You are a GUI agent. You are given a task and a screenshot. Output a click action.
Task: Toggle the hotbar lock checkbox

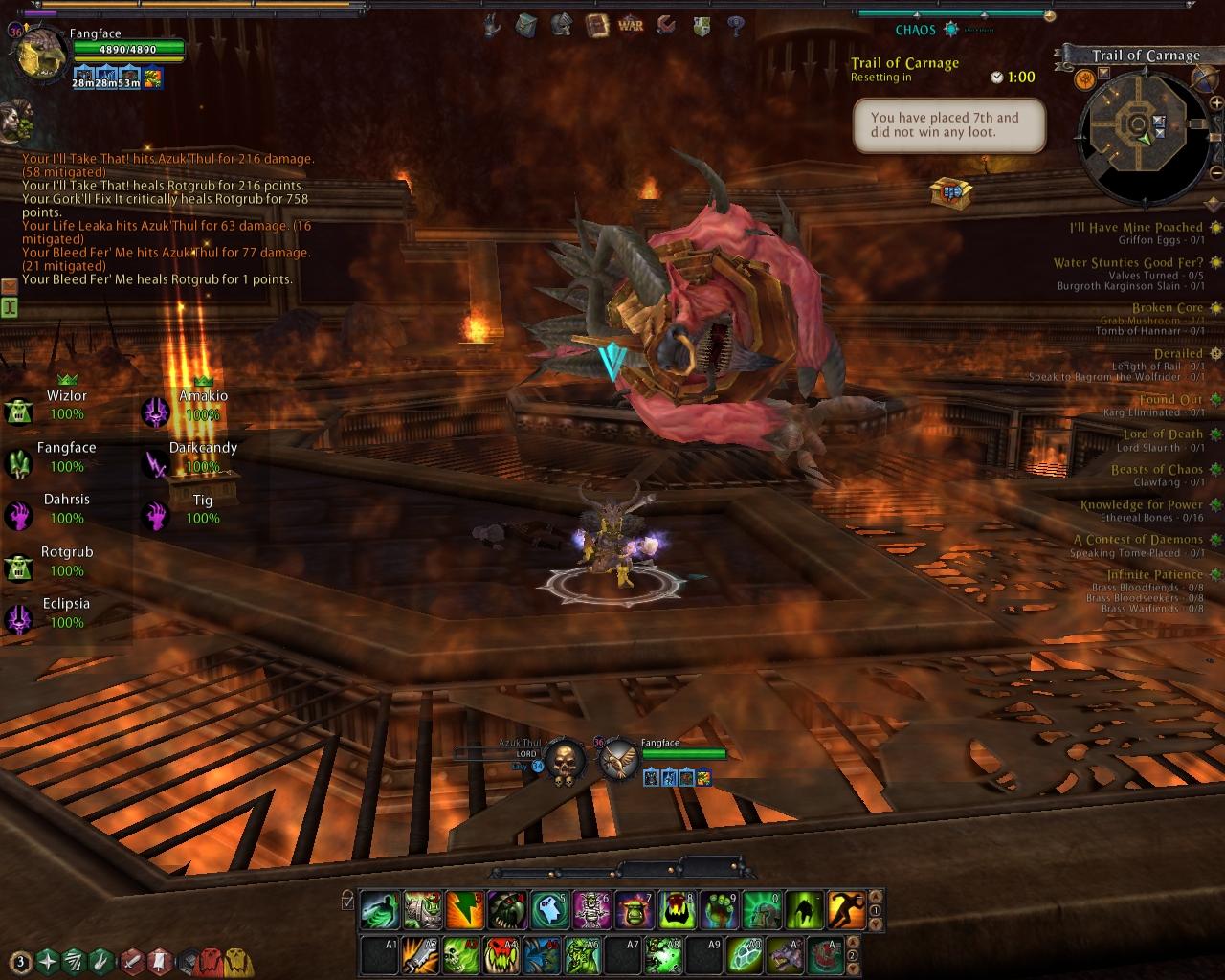[347, 901]
